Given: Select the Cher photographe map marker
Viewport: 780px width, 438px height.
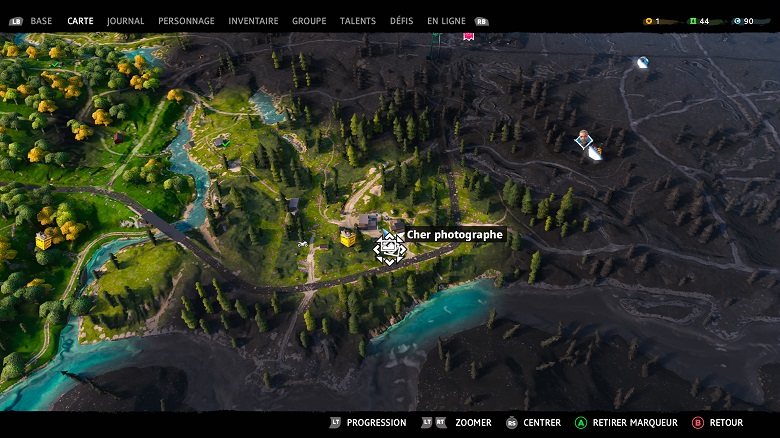Looking at the screenshot, I should (x=389, y=247).
